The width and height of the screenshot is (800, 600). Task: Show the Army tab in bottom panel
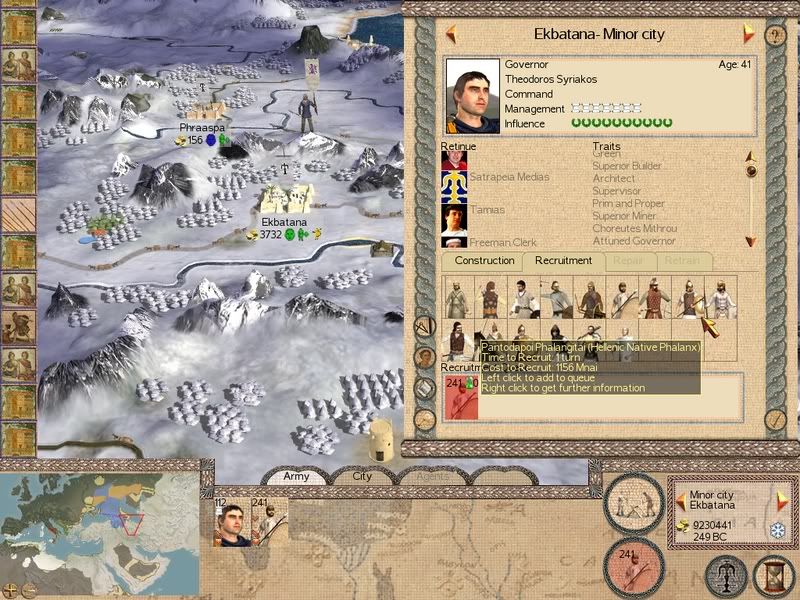pos(297,477)
